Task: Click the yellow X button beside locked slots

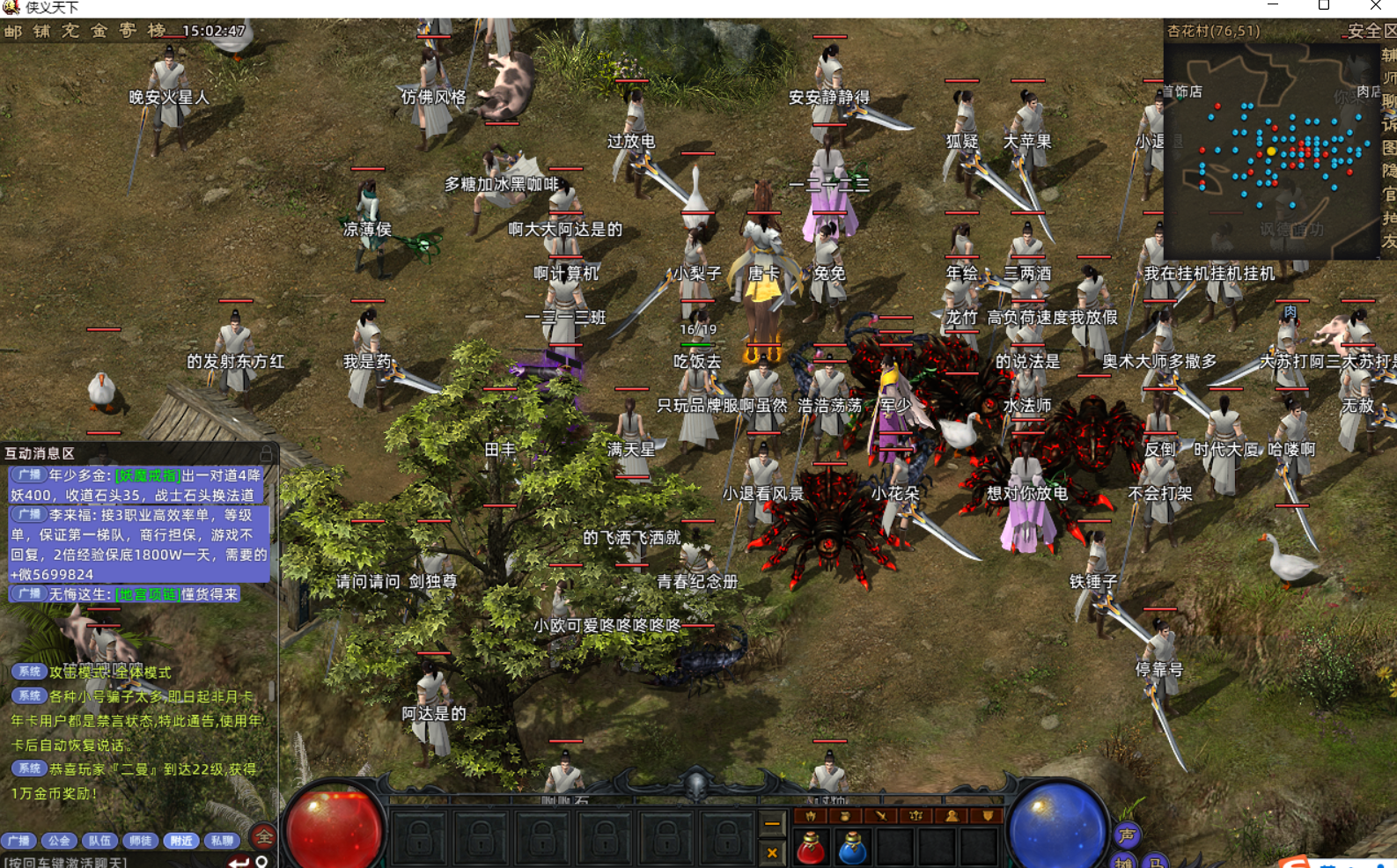Action: point(772,852)
